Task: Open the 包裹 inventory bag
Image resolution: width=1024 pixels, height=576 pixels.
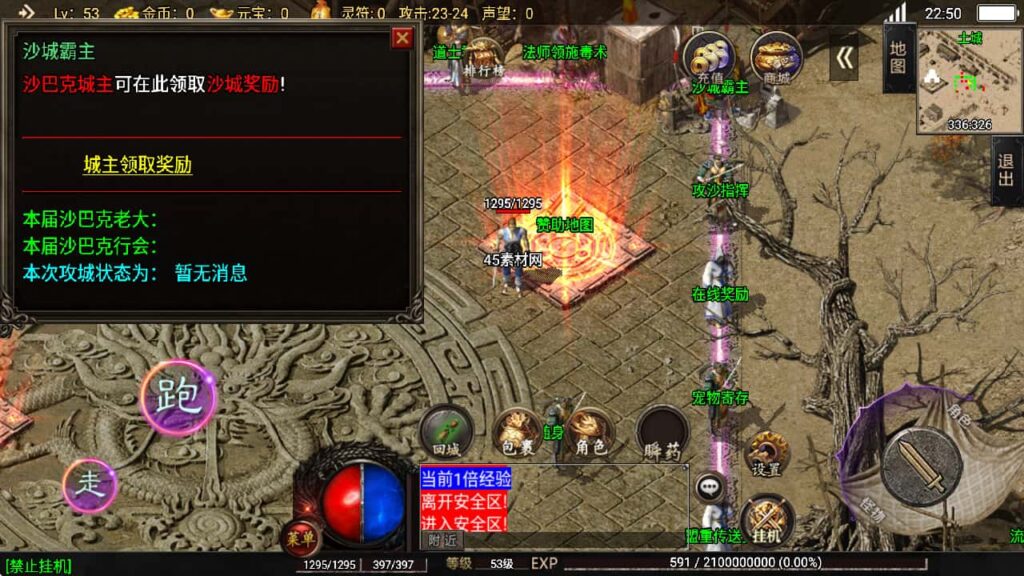Action: point(518,431)
